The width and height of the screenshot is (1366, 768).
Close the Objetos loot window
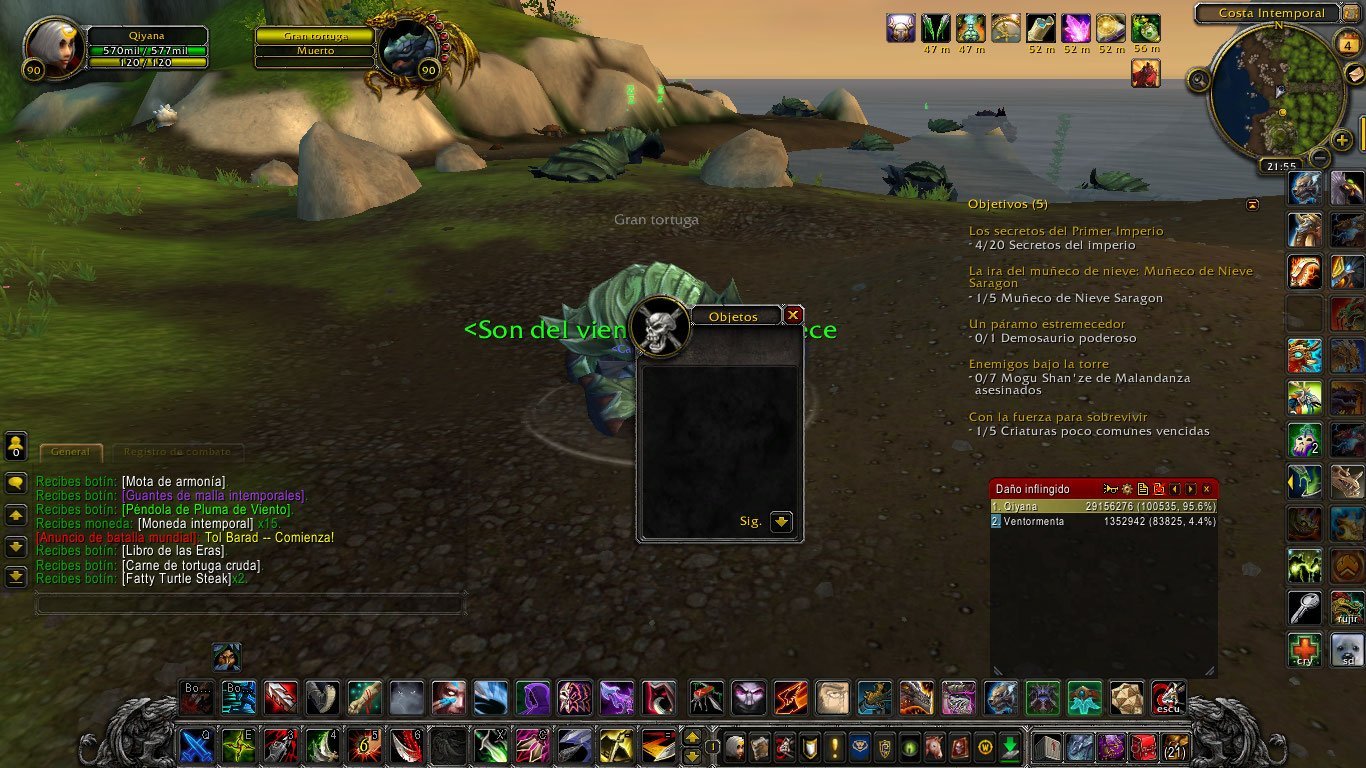click(793, 315)
